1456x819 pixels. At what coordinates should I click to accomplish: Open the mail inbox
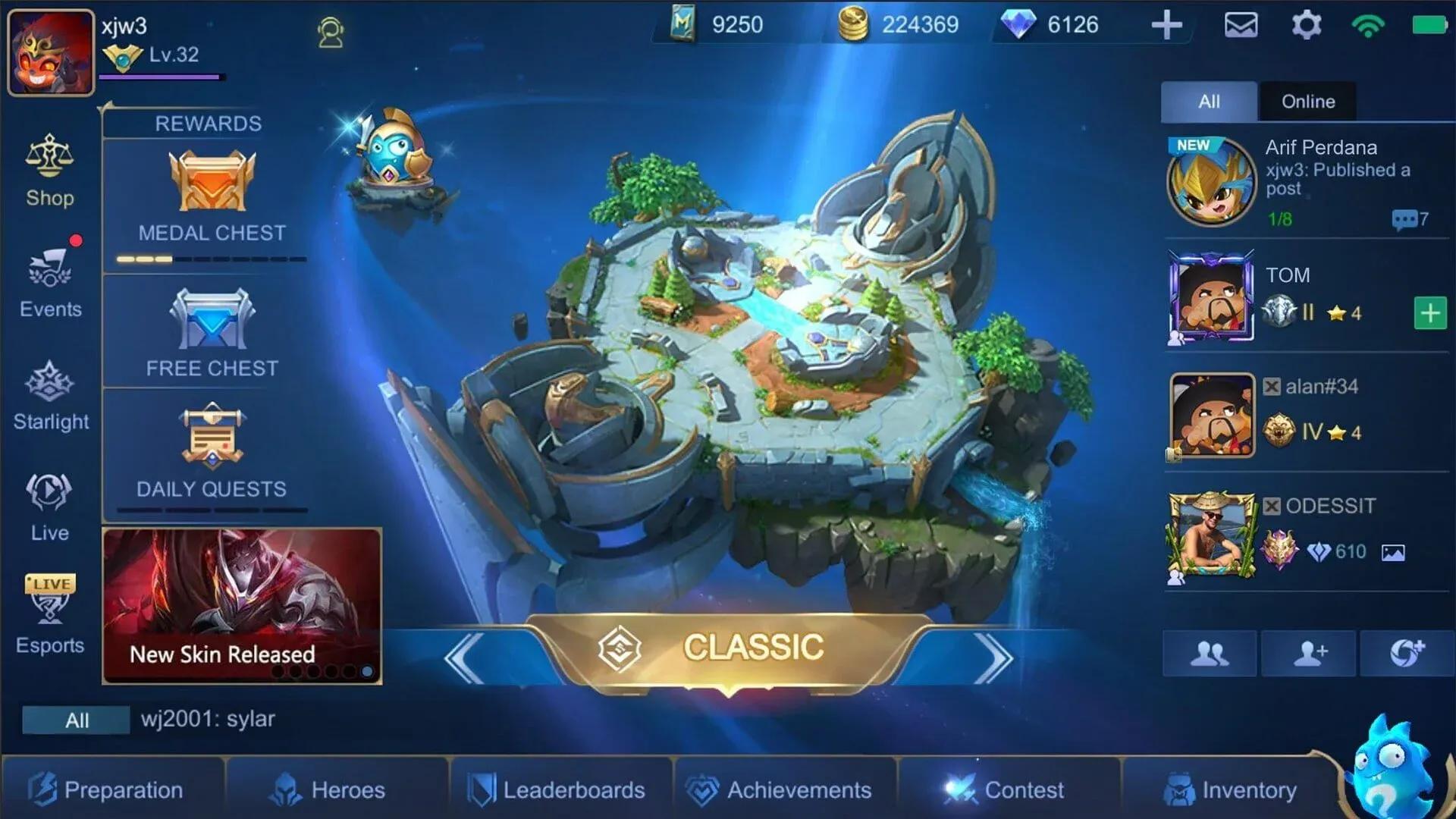1241,25
